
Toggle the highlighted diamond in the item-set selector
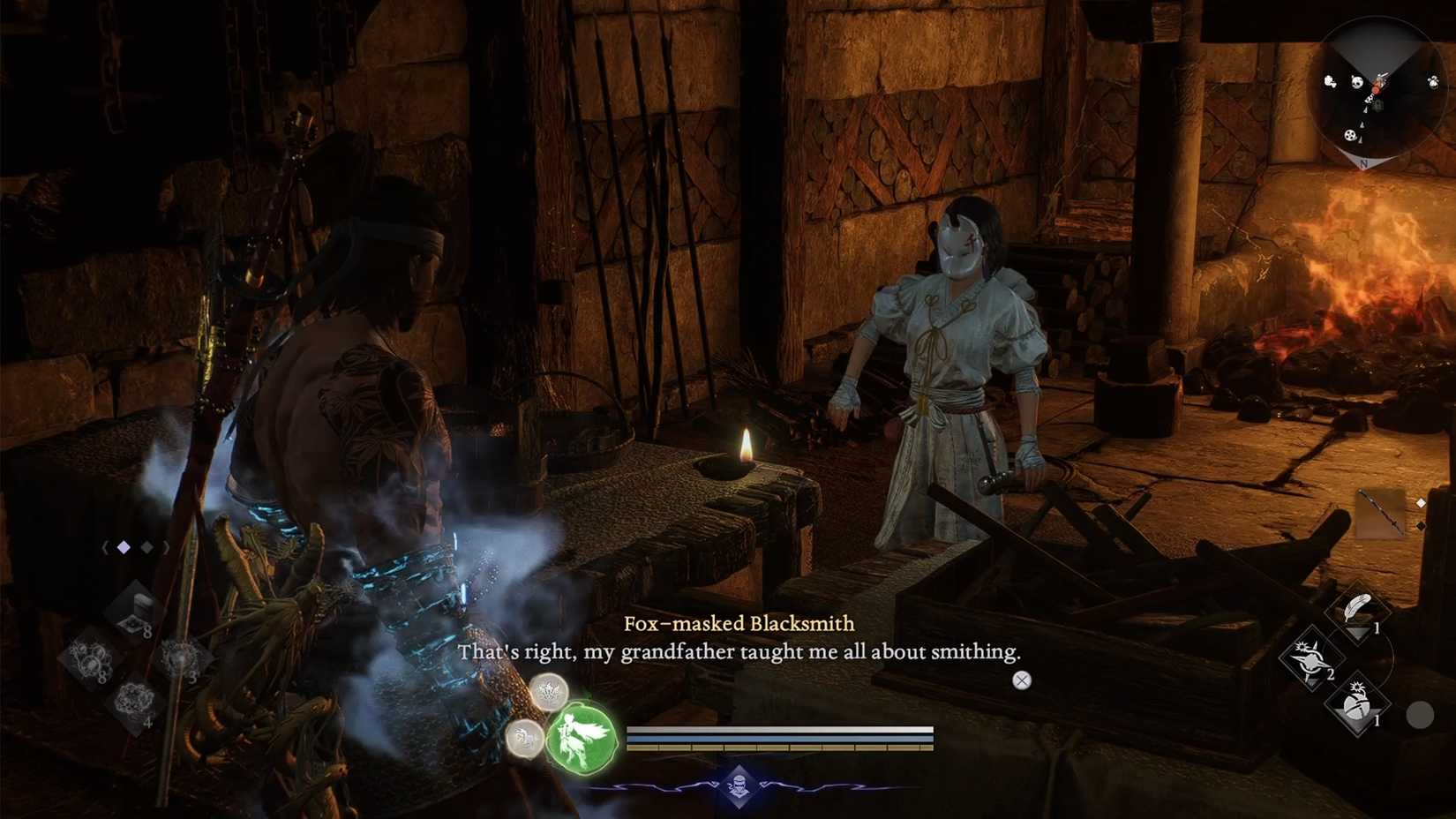point(123,547)
